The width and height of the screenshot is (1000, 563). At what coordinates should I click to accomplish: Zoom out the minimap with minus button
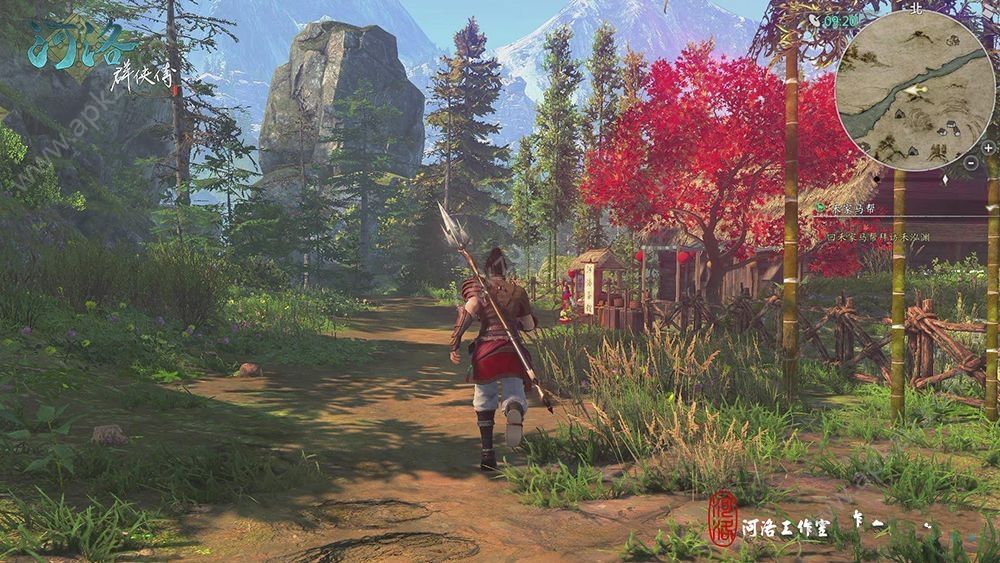click(x=970, y=162)
